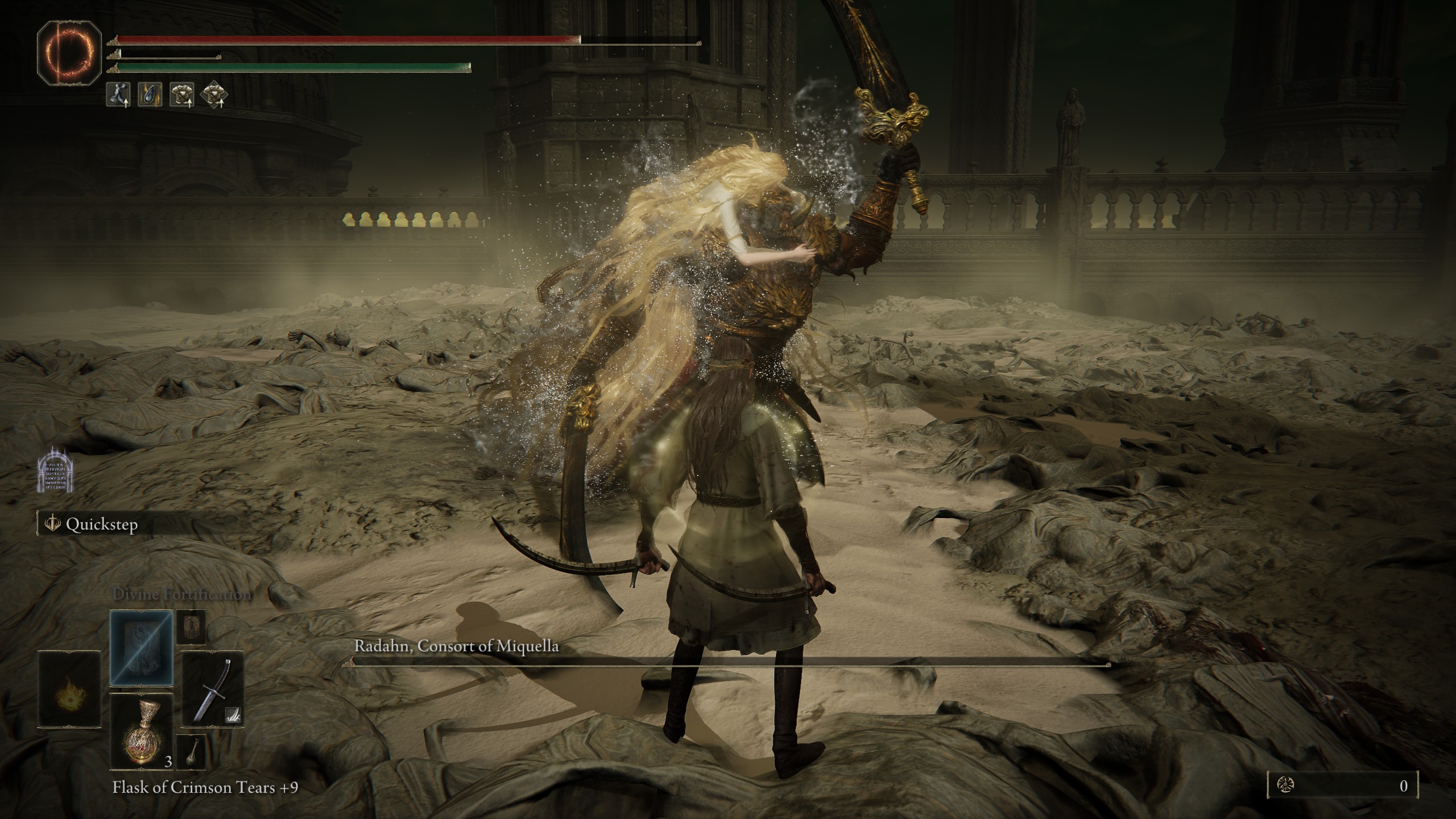1456x819 pixels.
Task: Click the summoning pool gate icon
Action: coord(56,468)
